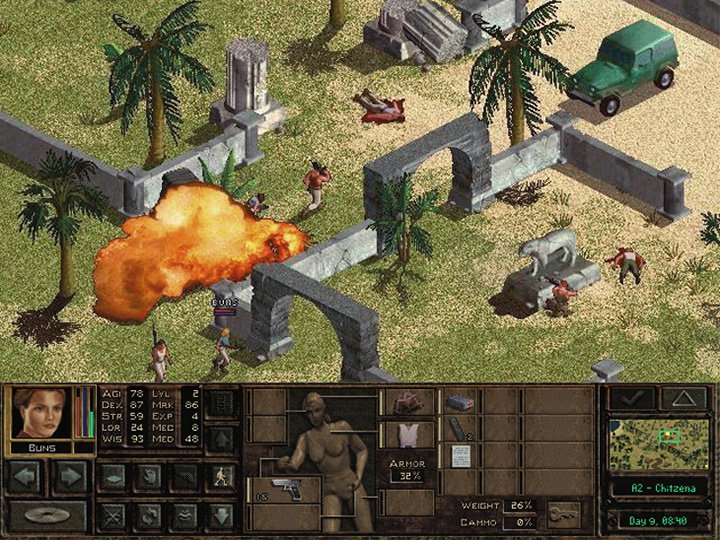Viewport: 720px width, 540px height.
Task: Select the Buns mercenary portrait
Action: point(42,413)
